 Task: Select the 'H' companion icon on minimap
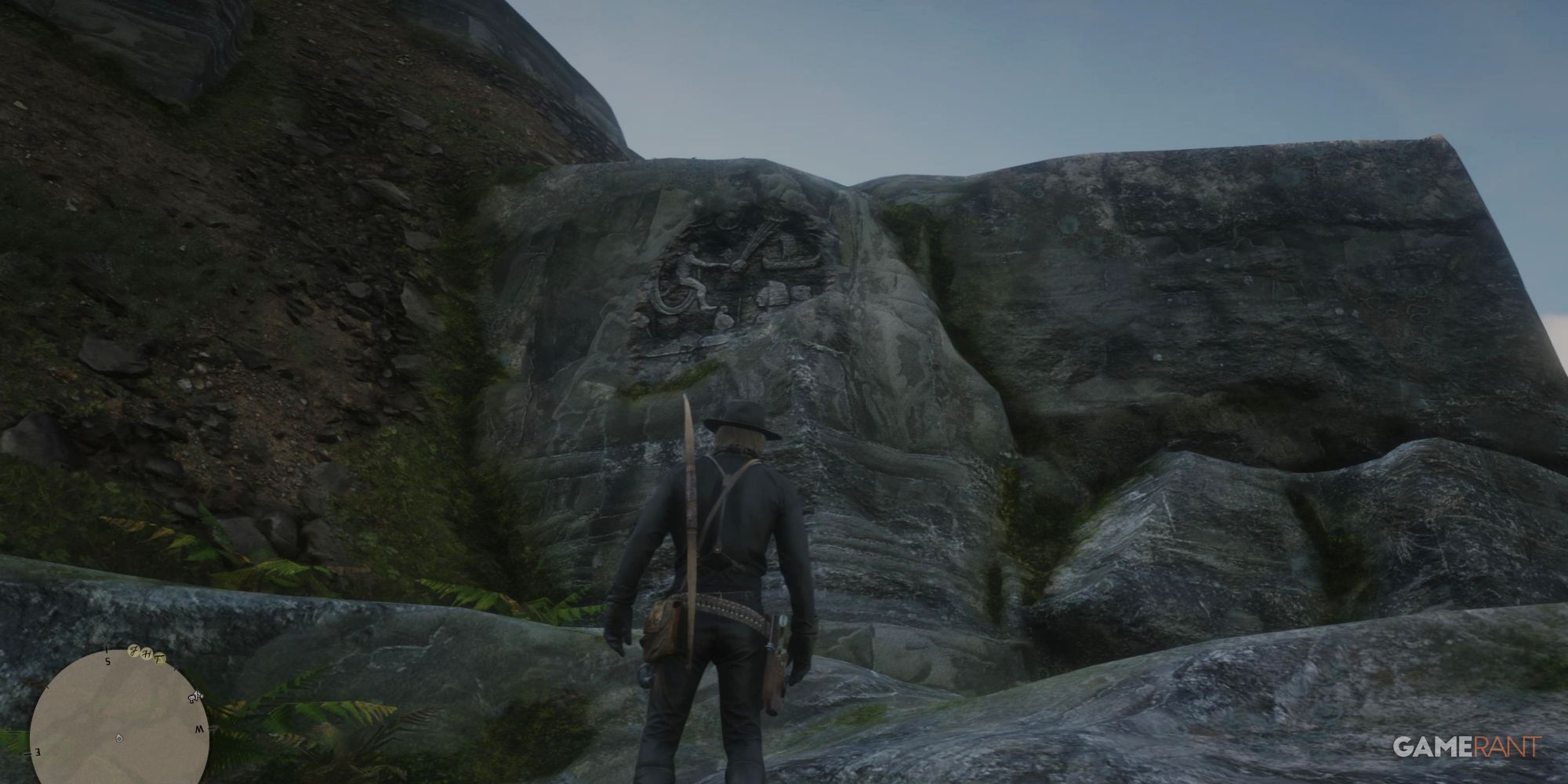[x=148, y=654]
